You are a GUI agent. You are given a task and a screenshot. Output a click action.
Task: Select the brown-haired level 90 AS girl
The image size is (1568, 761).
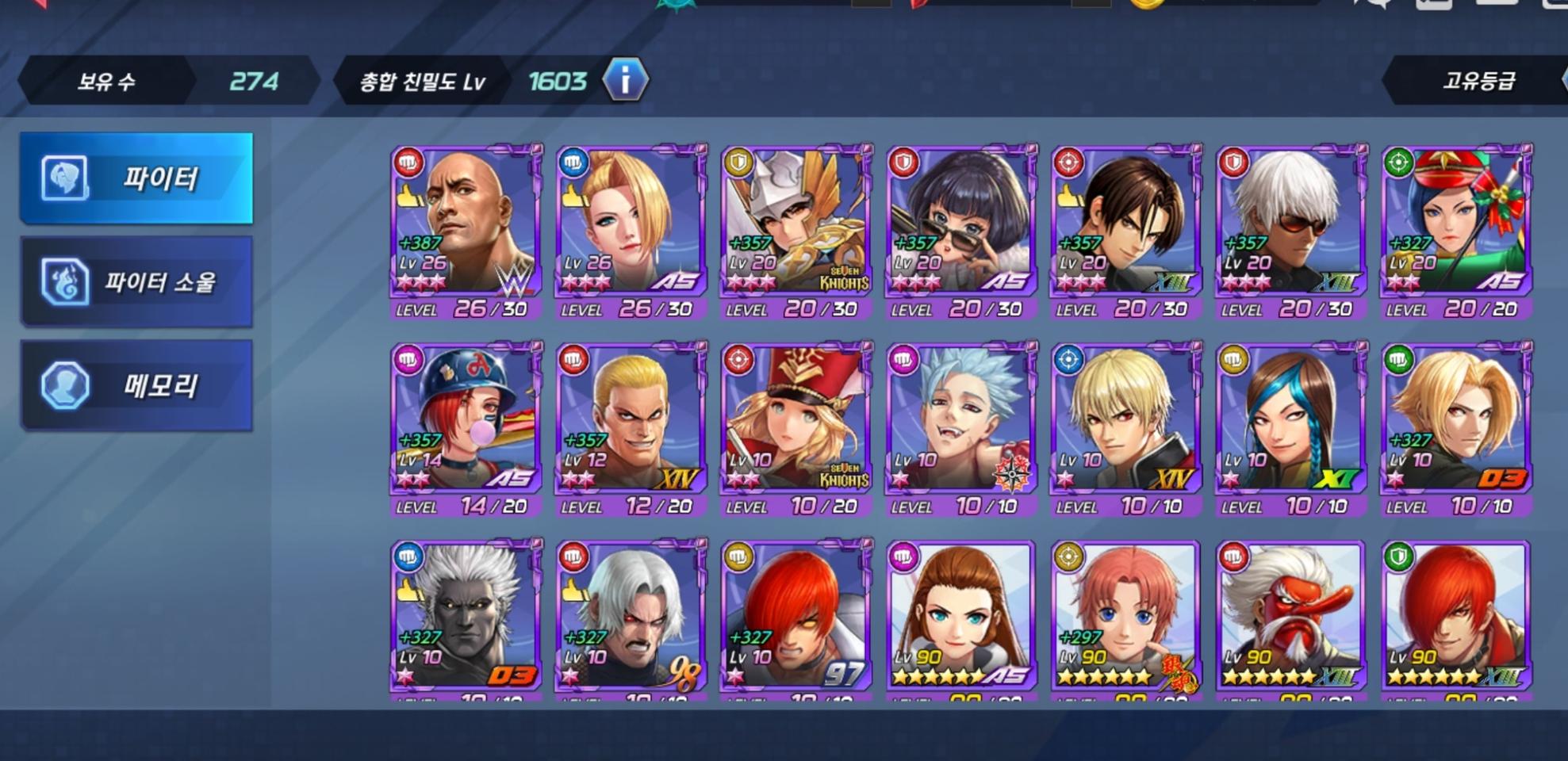[961, 615]
